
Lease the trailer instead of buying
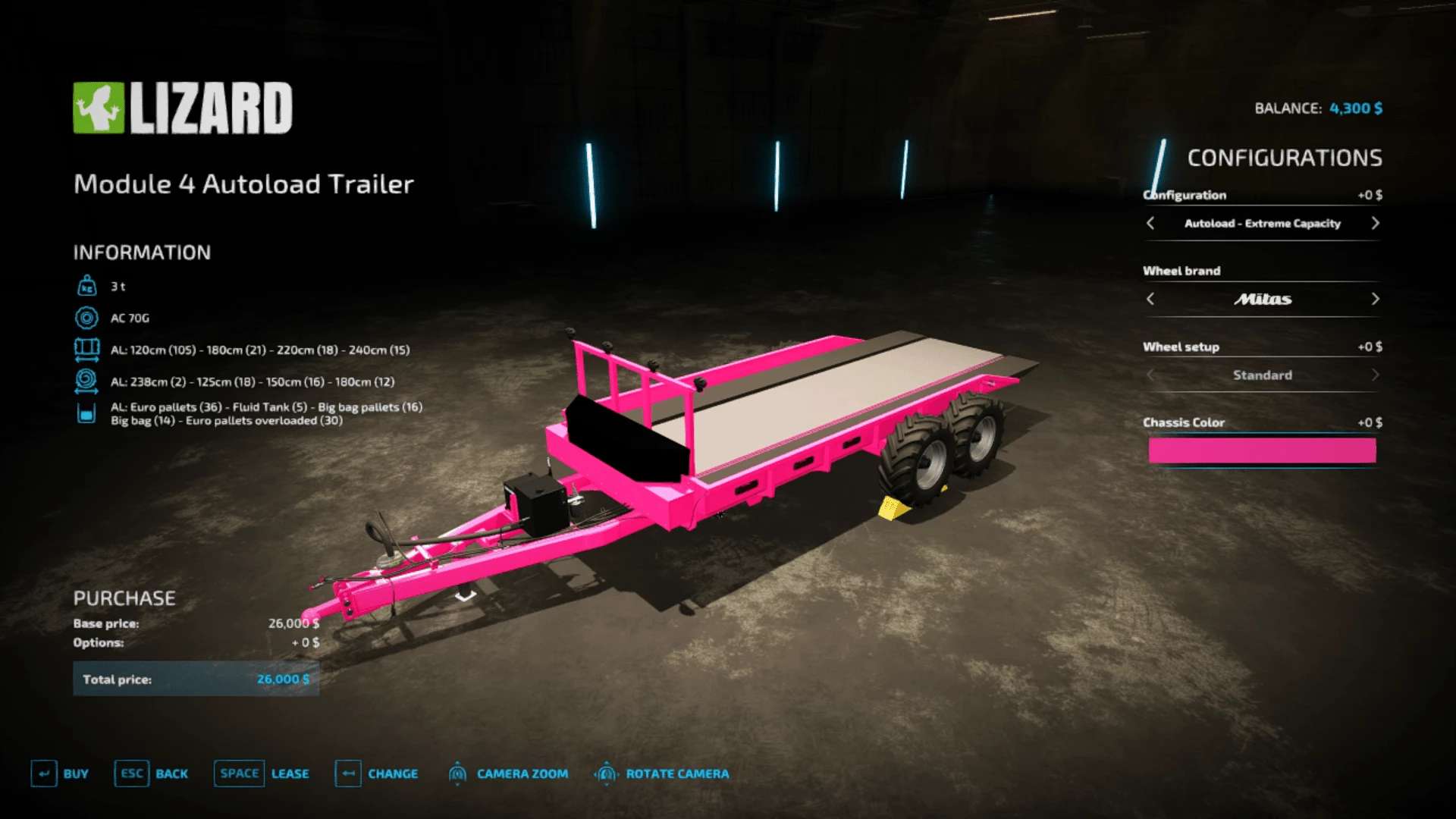tap(262, 773)
